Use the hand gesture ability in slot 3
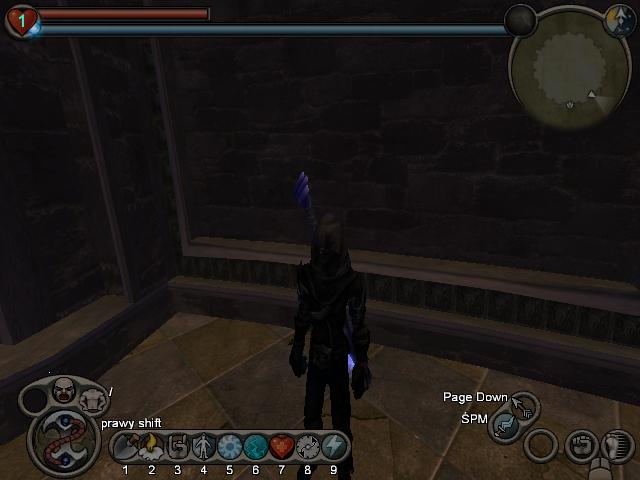This screenshot has width=640, height=480. (178, 446)
